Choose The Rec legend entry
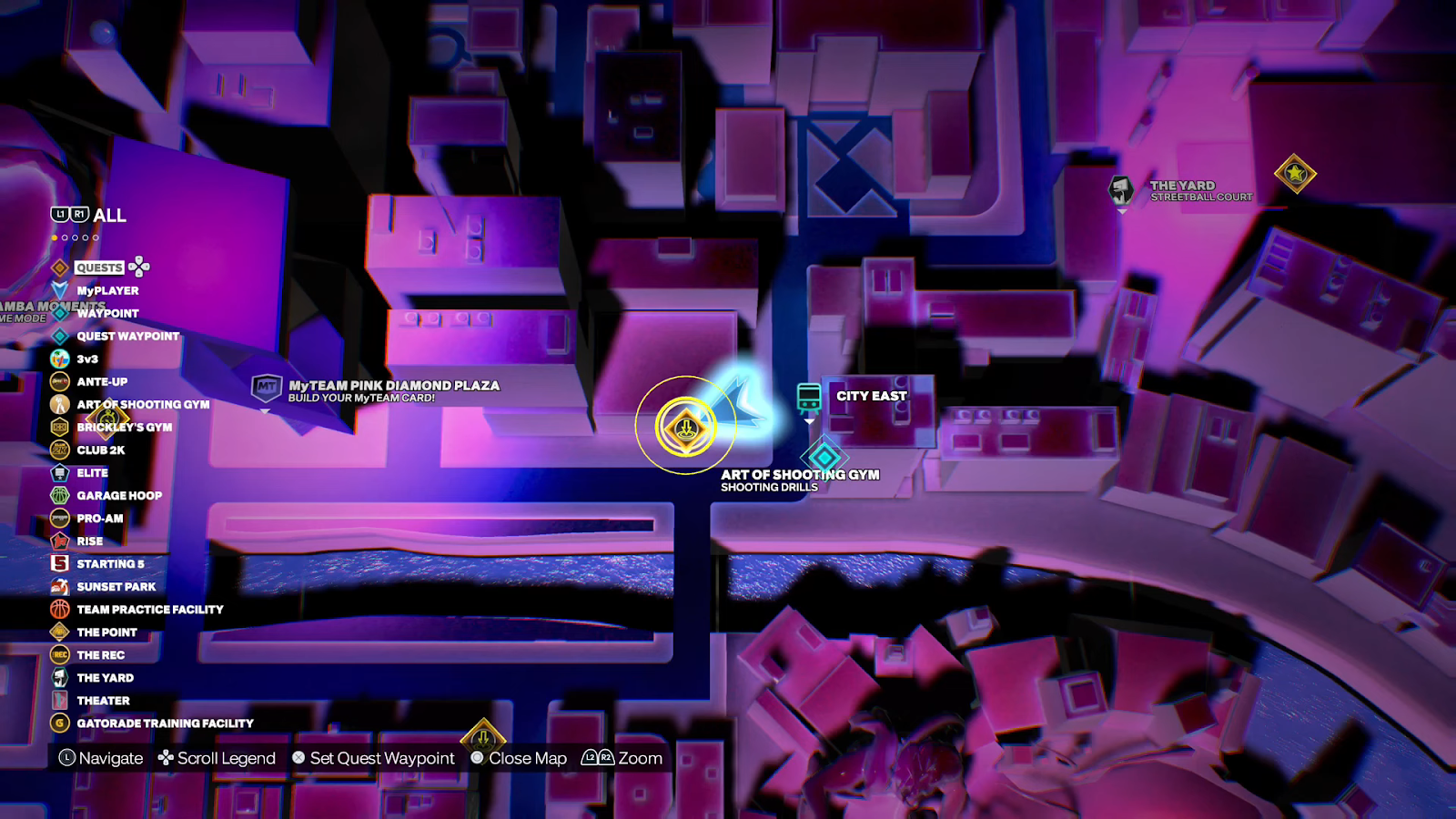The image size is (1456, 819). (100, 654)
